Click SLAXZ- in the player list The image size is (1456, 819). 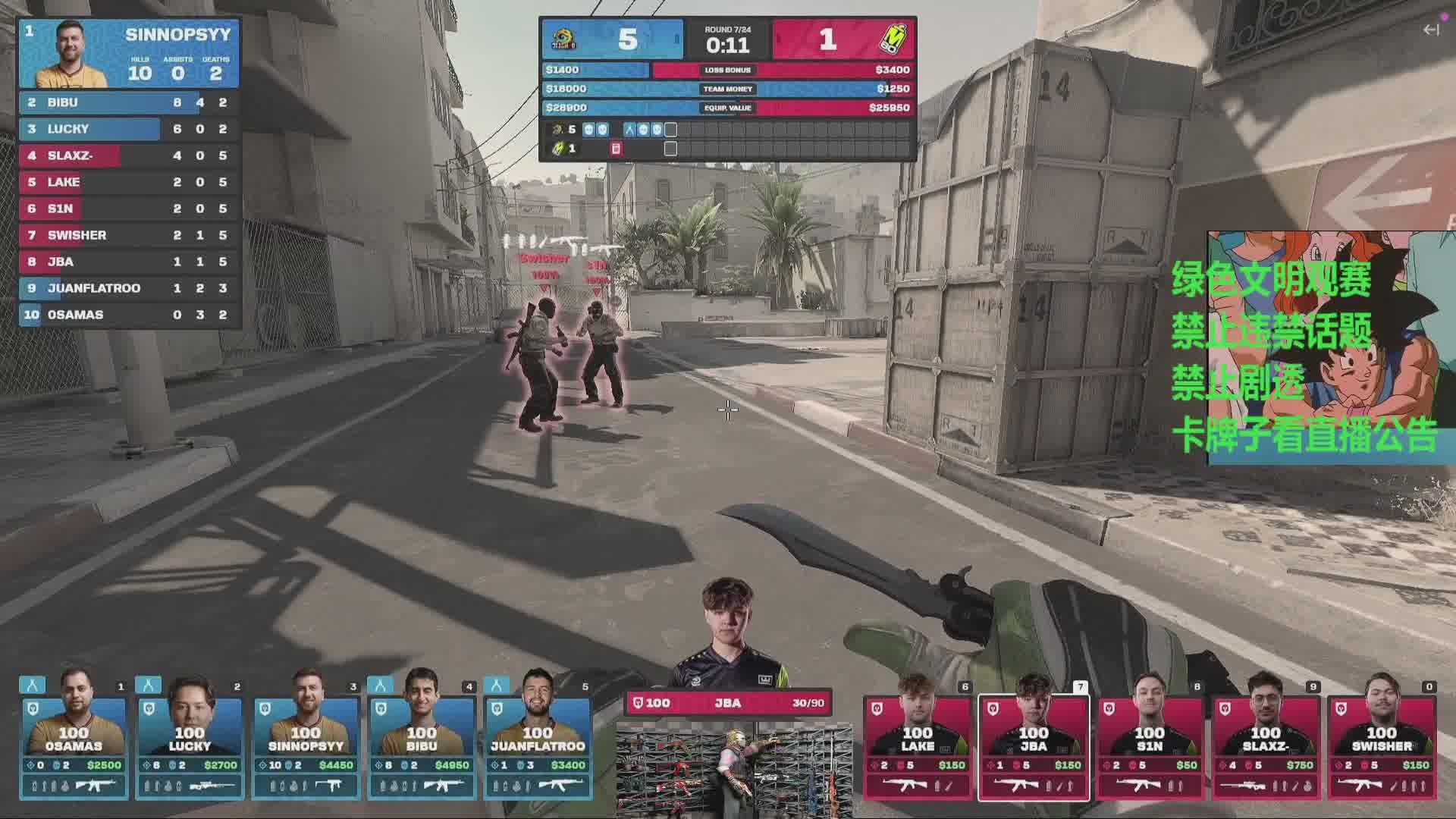(129, 155)
